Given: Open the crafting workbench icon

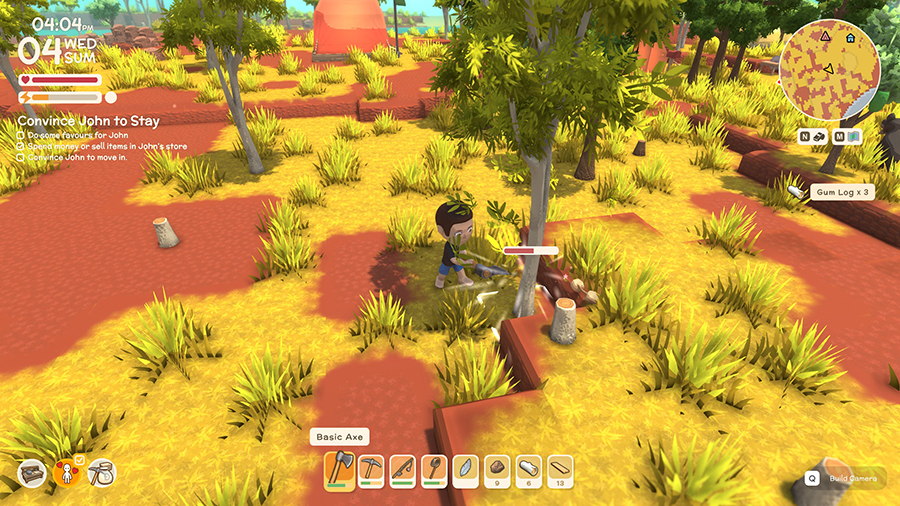Looking at the screenshot, I should [x=32, y=473].
